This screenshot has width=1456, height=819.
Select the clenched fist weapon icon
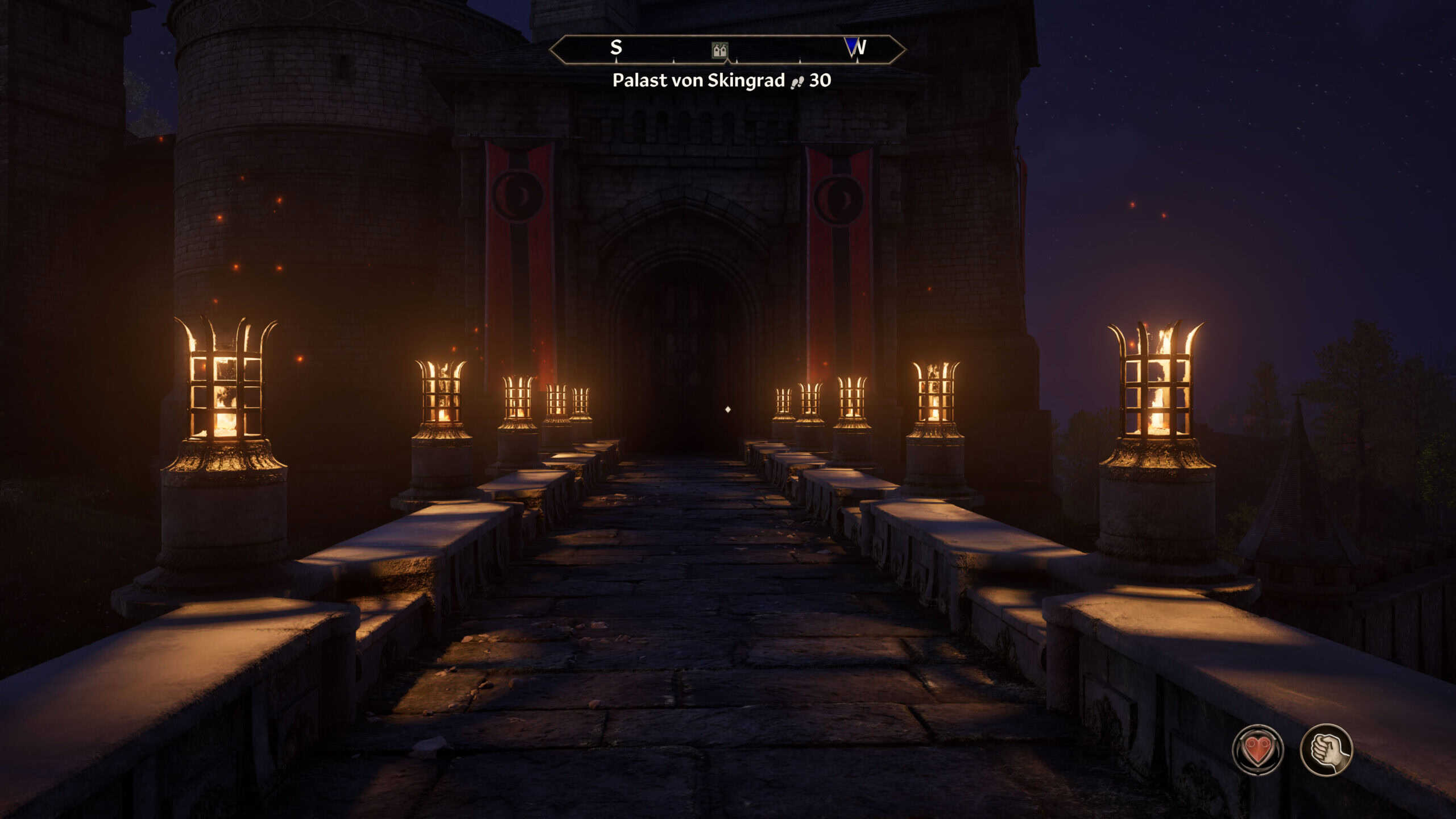click(1326, 750)
